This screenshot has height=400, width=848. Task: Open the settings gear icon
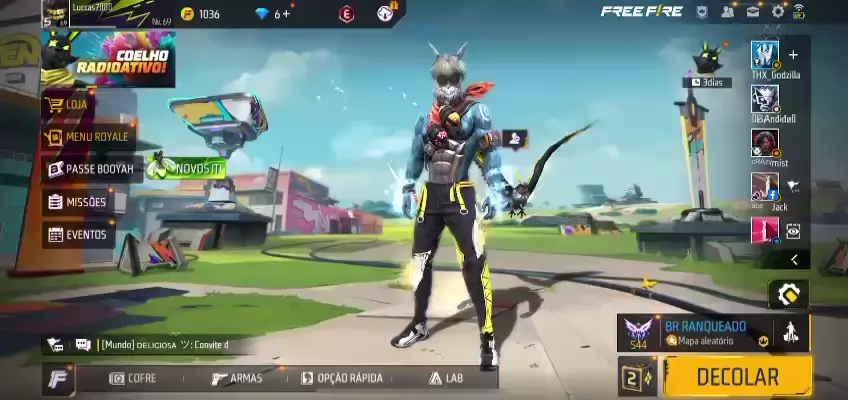(x=778, y=12)
